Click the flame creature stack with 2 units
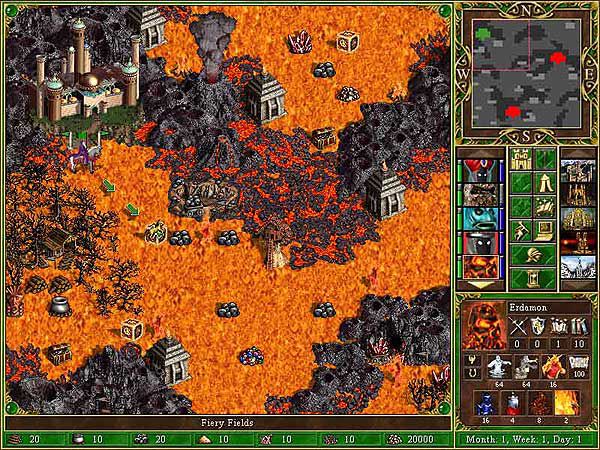Viewport: 600px width, 450px height. [x=569, y=403]
